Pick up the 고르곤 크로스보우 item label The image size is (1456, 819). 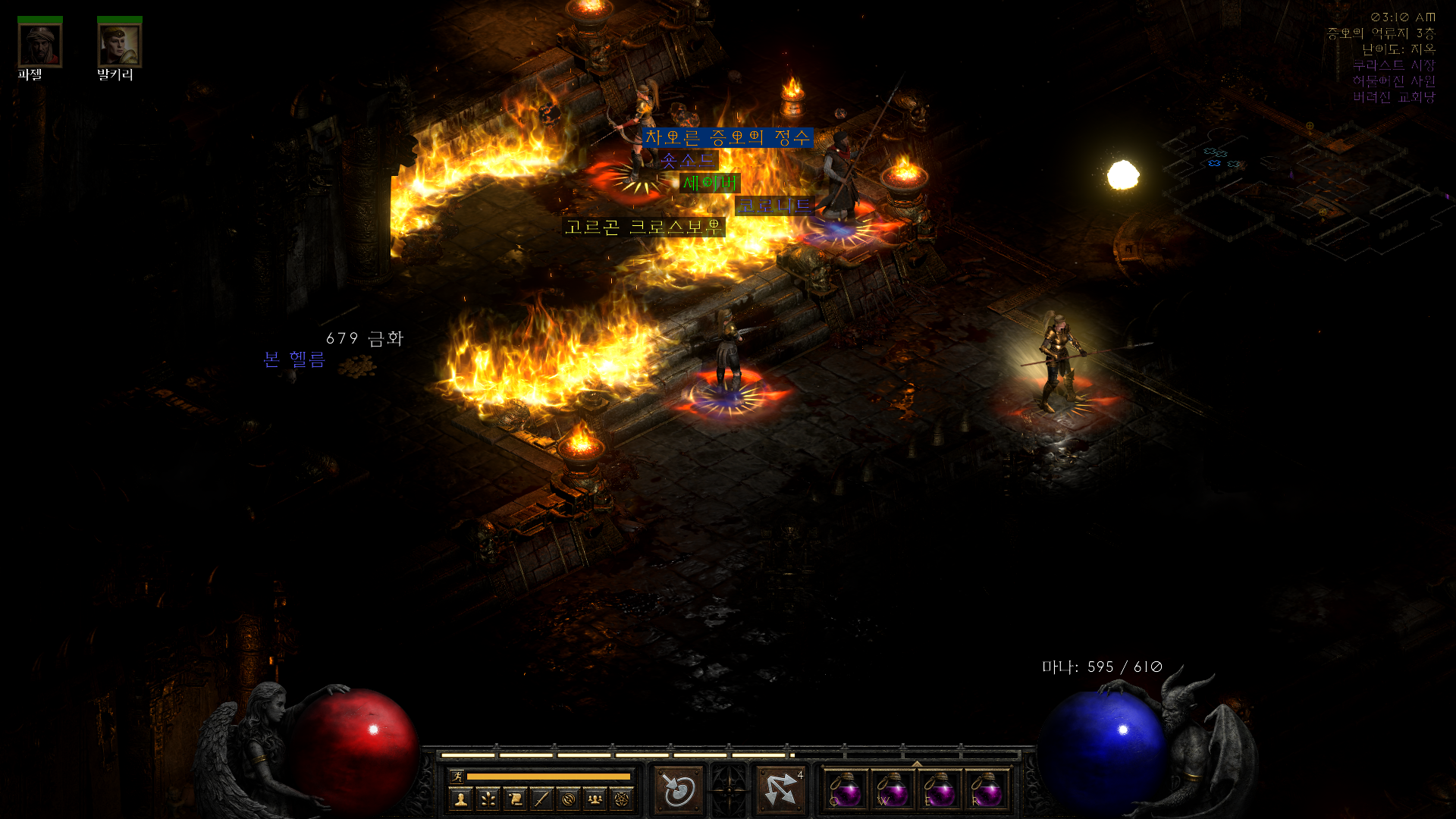pos(643,227)
